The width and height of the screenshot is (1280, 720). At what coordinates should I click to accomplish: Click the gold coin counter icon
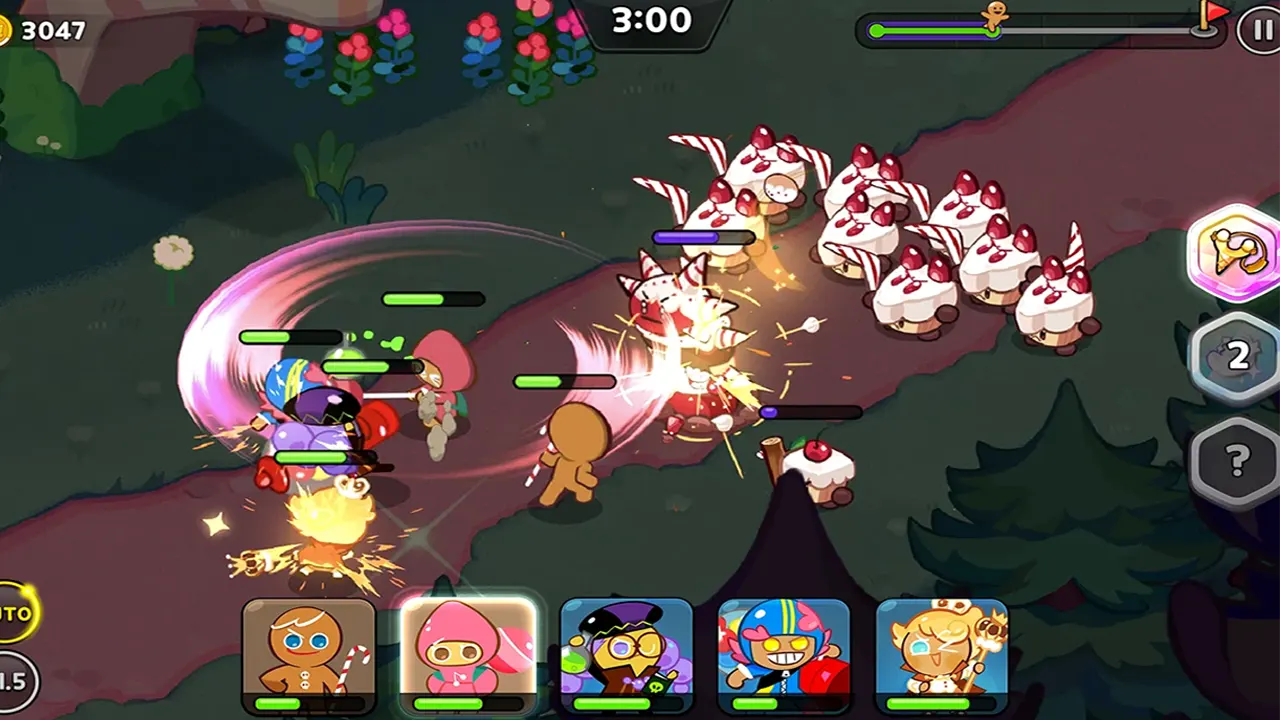pyautogui.click(x=4, y=31)
